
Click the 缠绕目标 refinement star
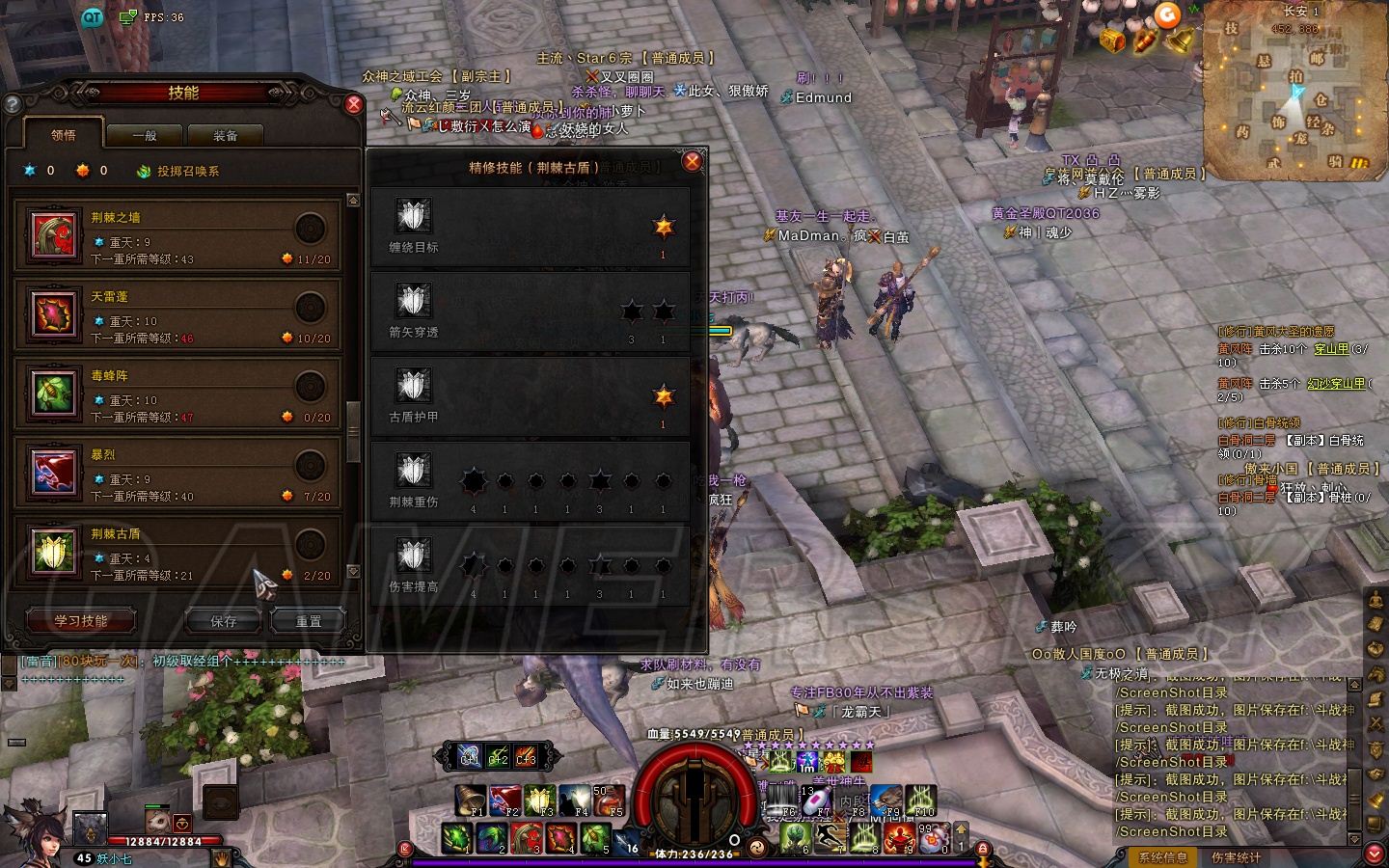(x=663, y=228)
